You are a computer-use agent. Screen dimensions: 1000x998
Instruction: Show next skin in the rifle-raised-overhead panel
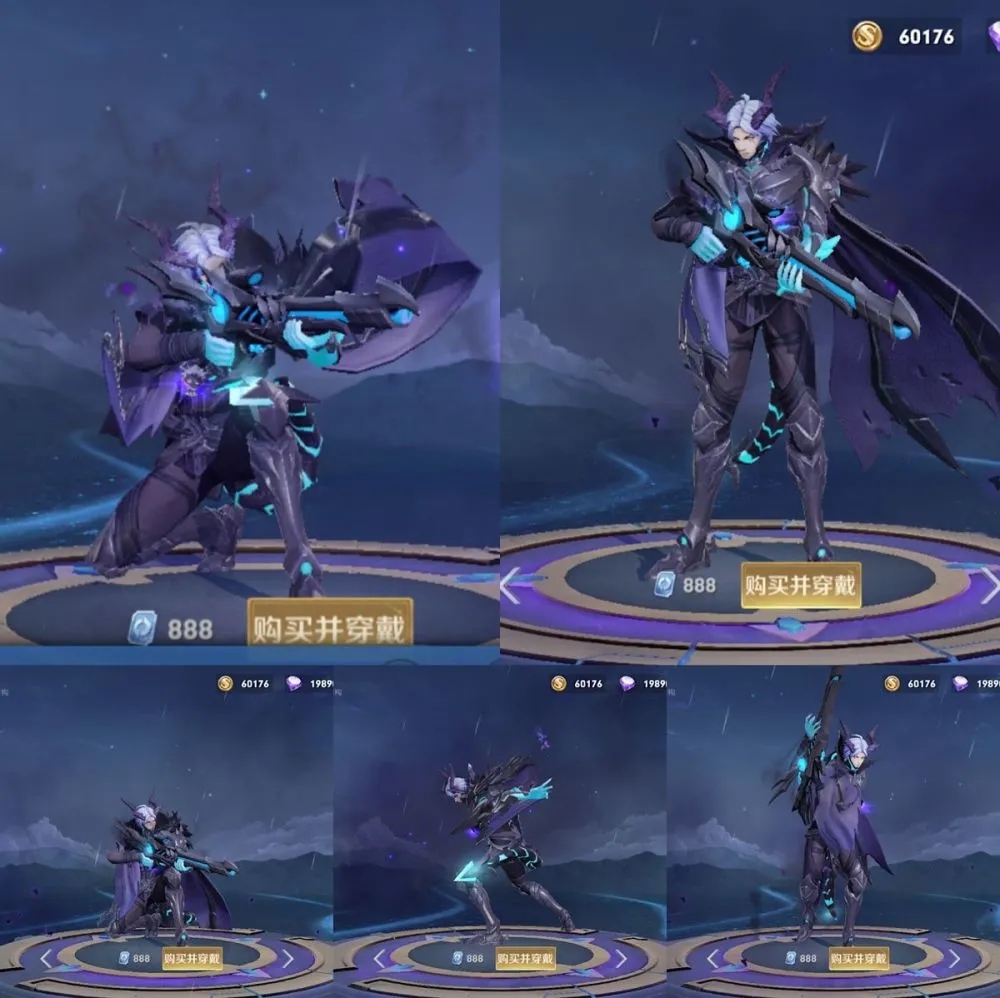pyautogui.click(x=953, y=958)
